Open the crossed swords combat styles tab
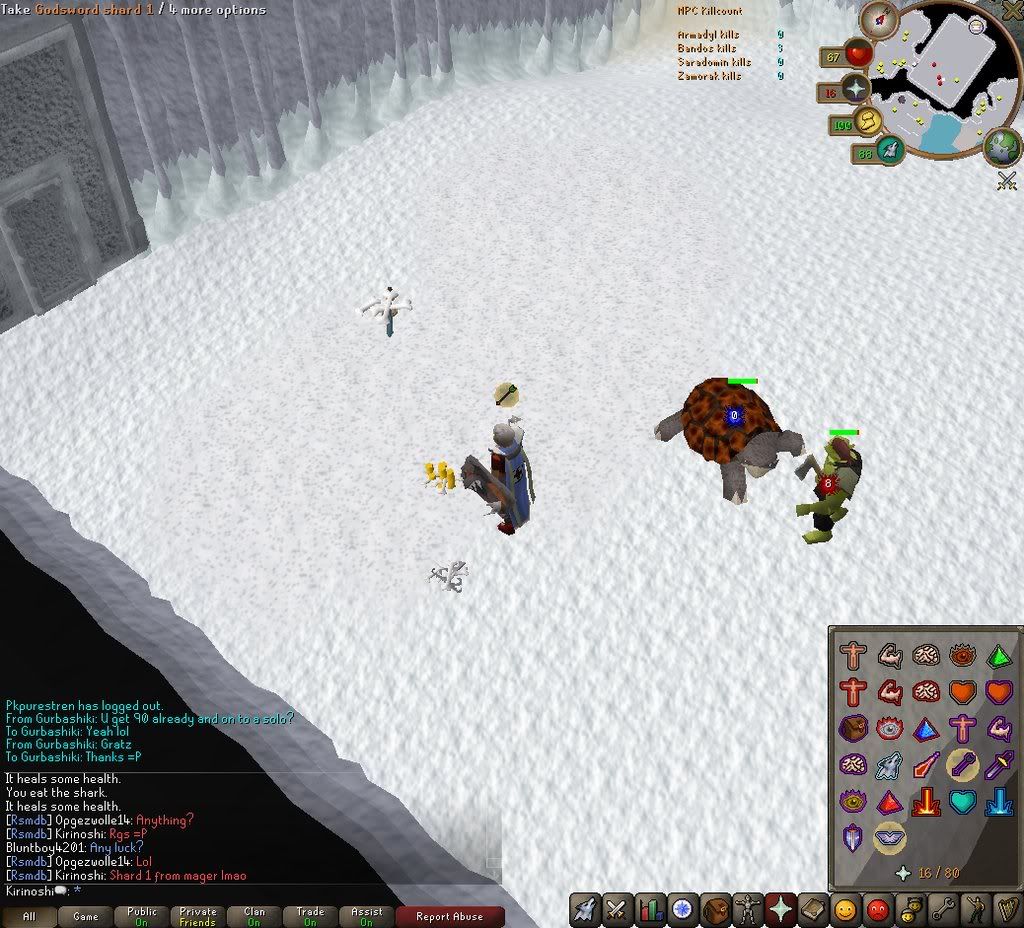Viewport: 1024px width, 928px height. click(617, 910)
